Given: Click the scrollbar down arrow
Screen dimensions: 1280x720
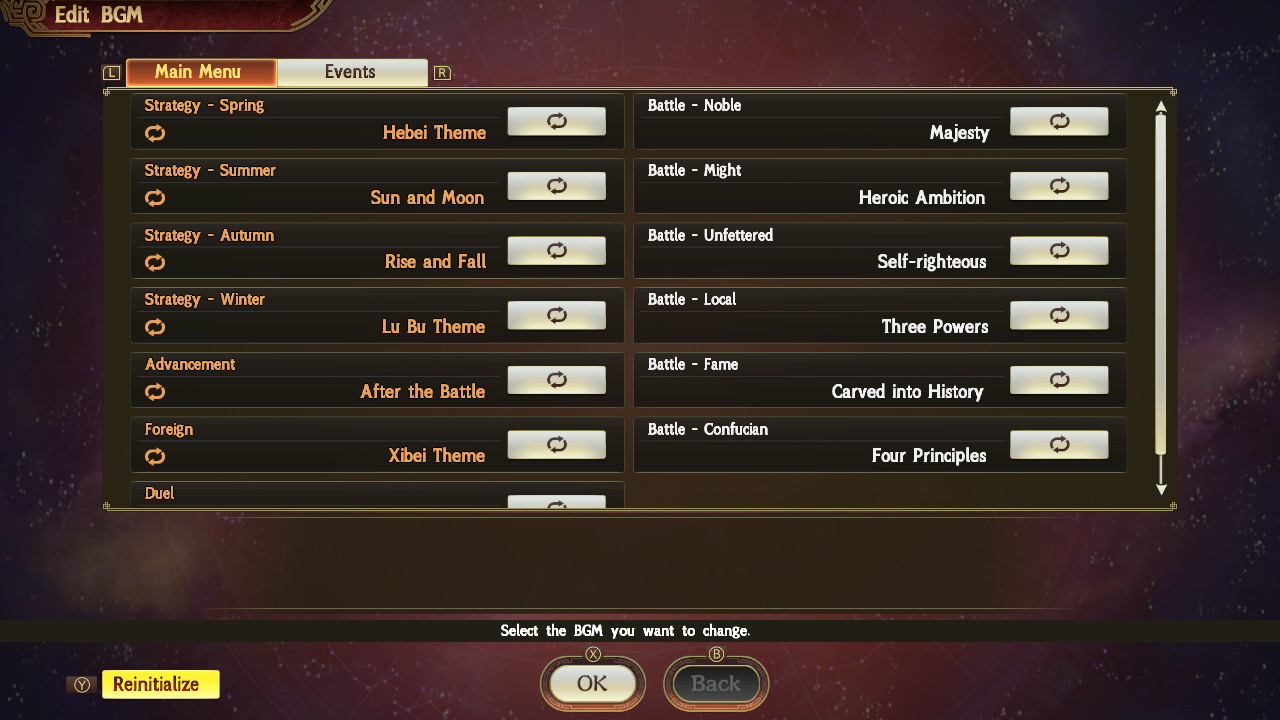Looking at the screenshot, I should pos(1161,489).
